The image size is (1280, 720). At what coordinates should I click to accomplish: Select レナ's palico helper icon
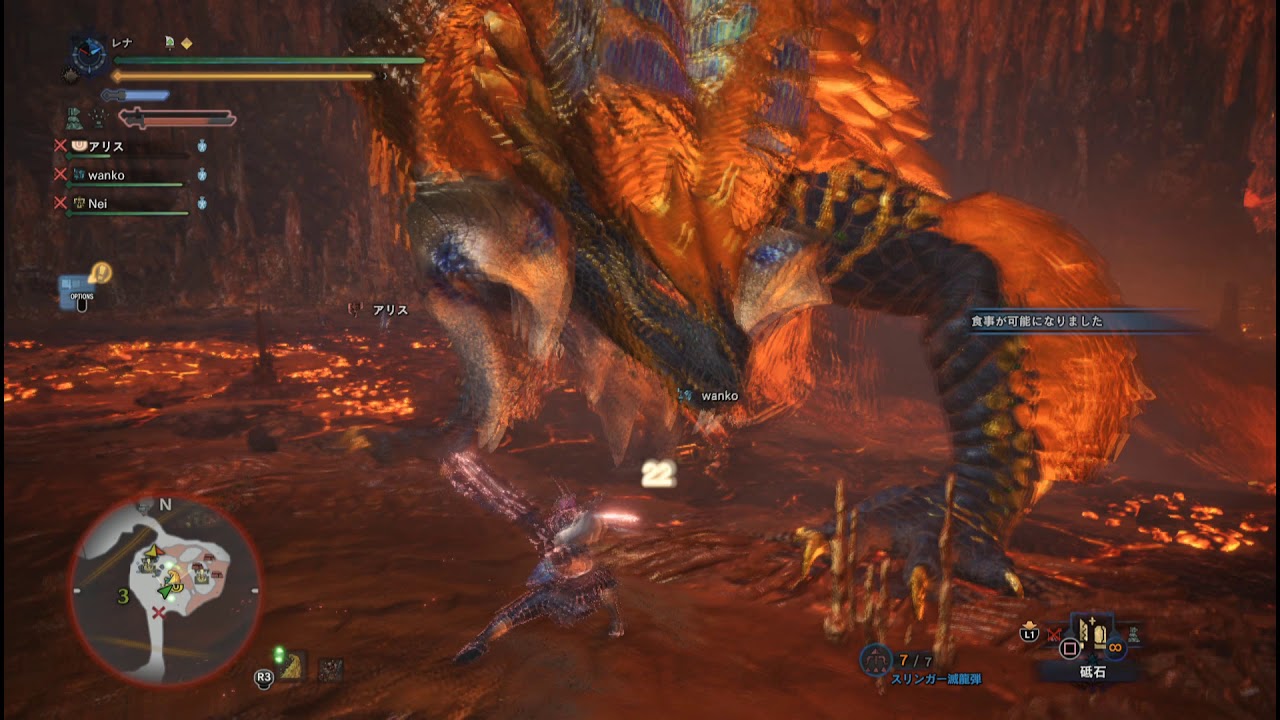169,42
